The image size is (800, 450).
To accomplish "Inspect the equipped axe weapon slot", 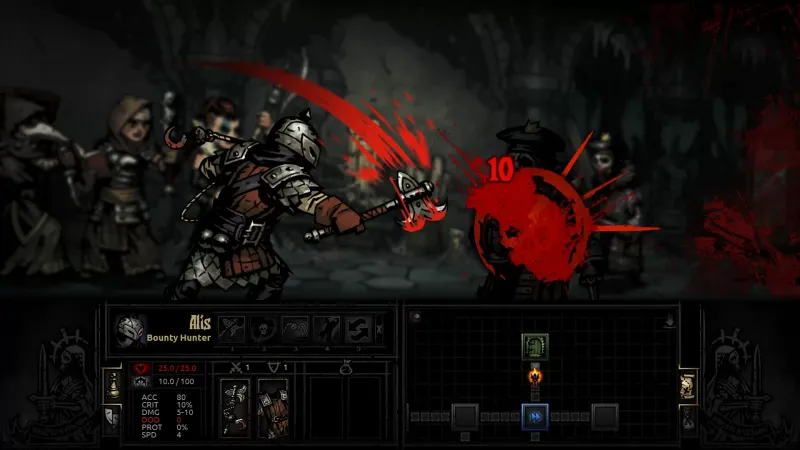I will pyautogui.click(x=237, y=408).
